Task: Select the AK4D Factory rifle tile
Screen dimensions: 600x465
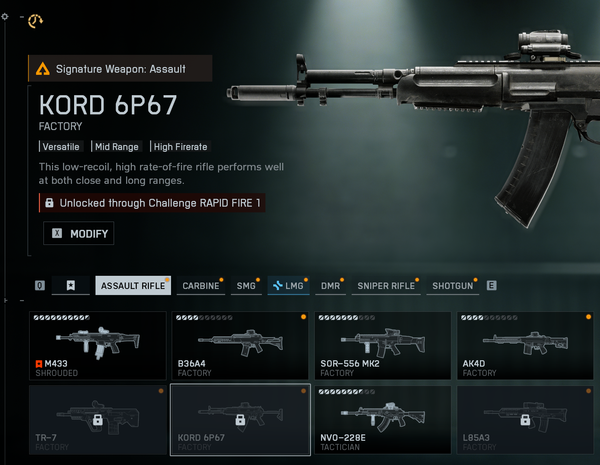Action: 524,345
